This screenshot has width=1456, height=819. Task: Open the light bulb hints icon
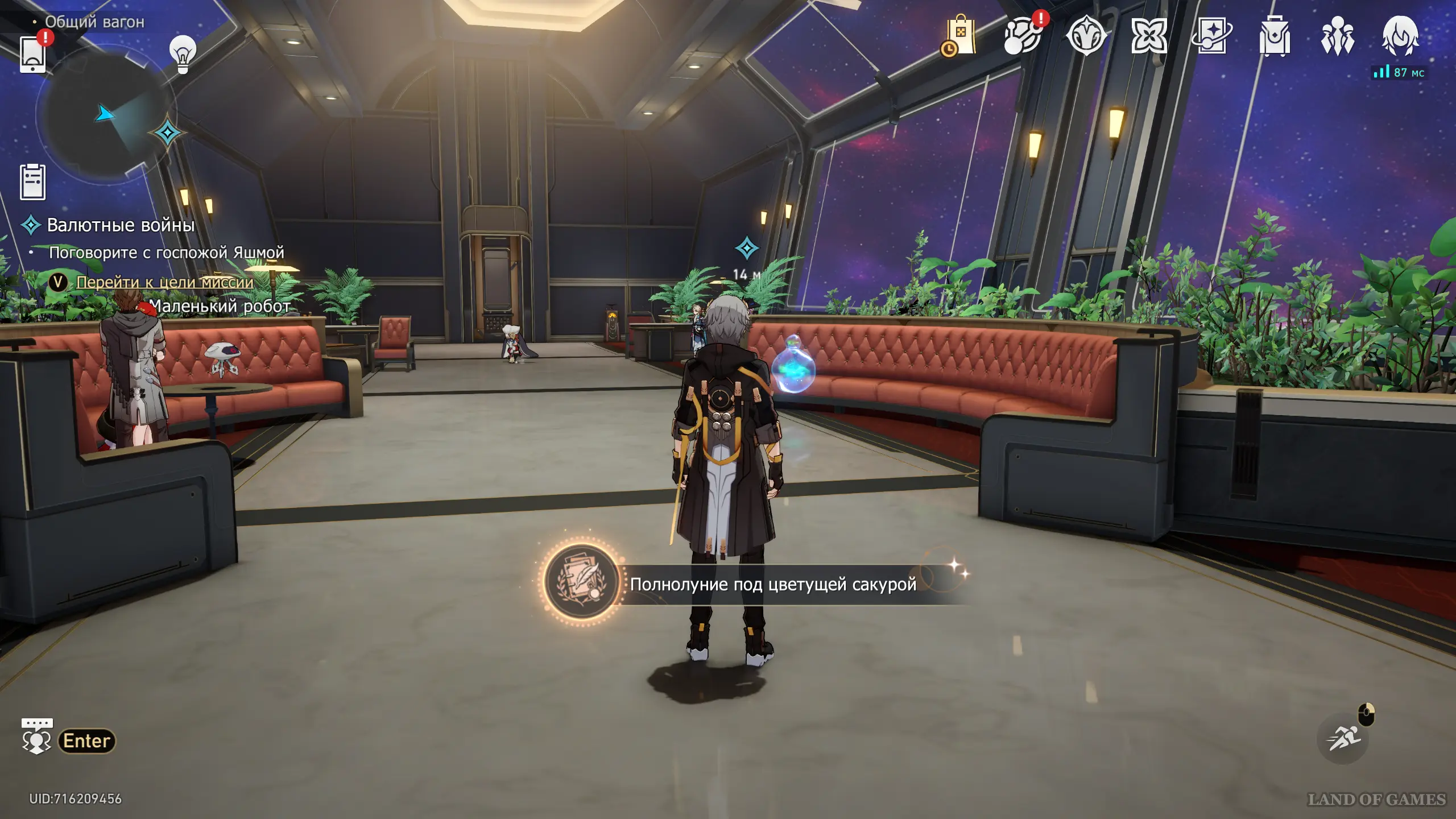pyautogui.click(x=183, y=53)
